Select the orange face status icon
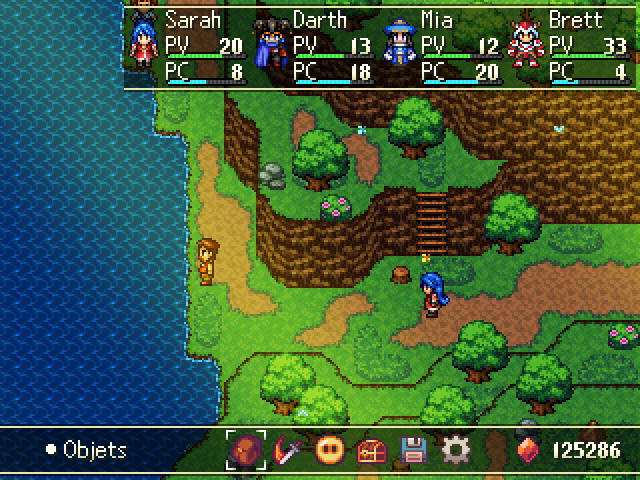This screenshot has width=640, height=480. [x=329, y=450]
